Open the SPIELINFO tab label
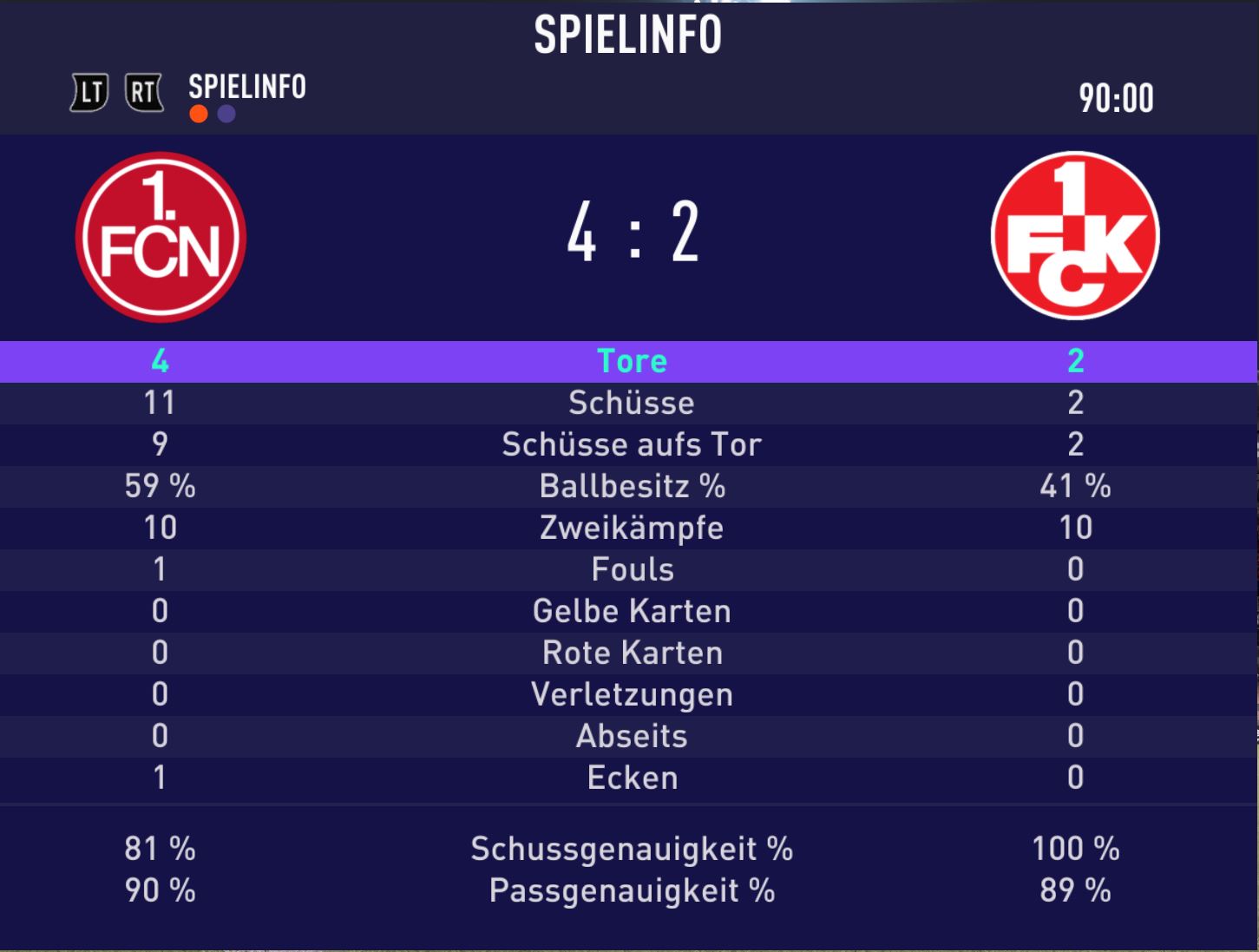 (x=247, y=87)
